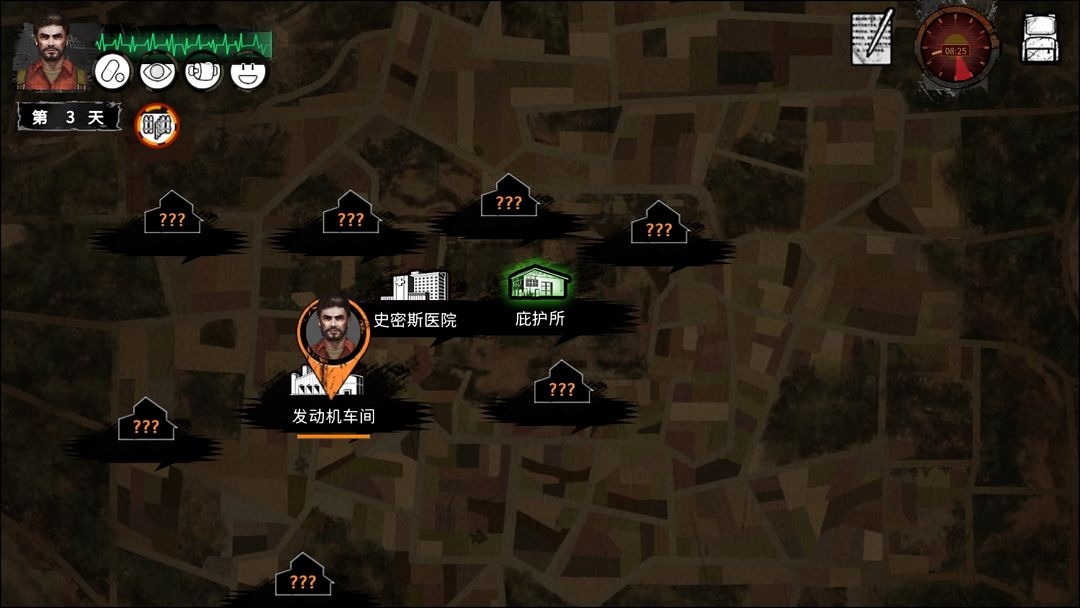Viewport: 1080px width, 608px height.
Task: Open the orange-ringed fence icon
Action: [157, 125]
